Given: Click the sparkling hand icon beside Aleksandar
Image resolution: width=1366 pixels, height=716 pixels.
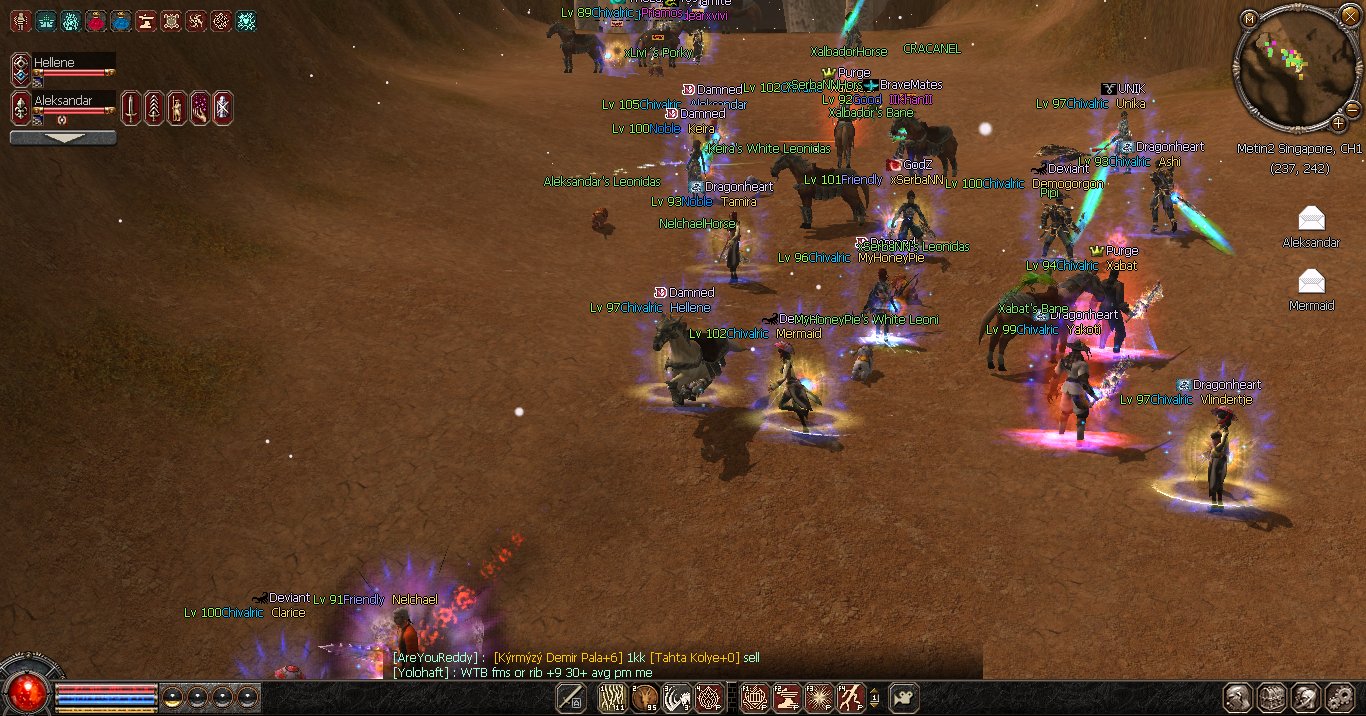Looking at the screenshot, I should pyautogui.click(x=200, y=107).
